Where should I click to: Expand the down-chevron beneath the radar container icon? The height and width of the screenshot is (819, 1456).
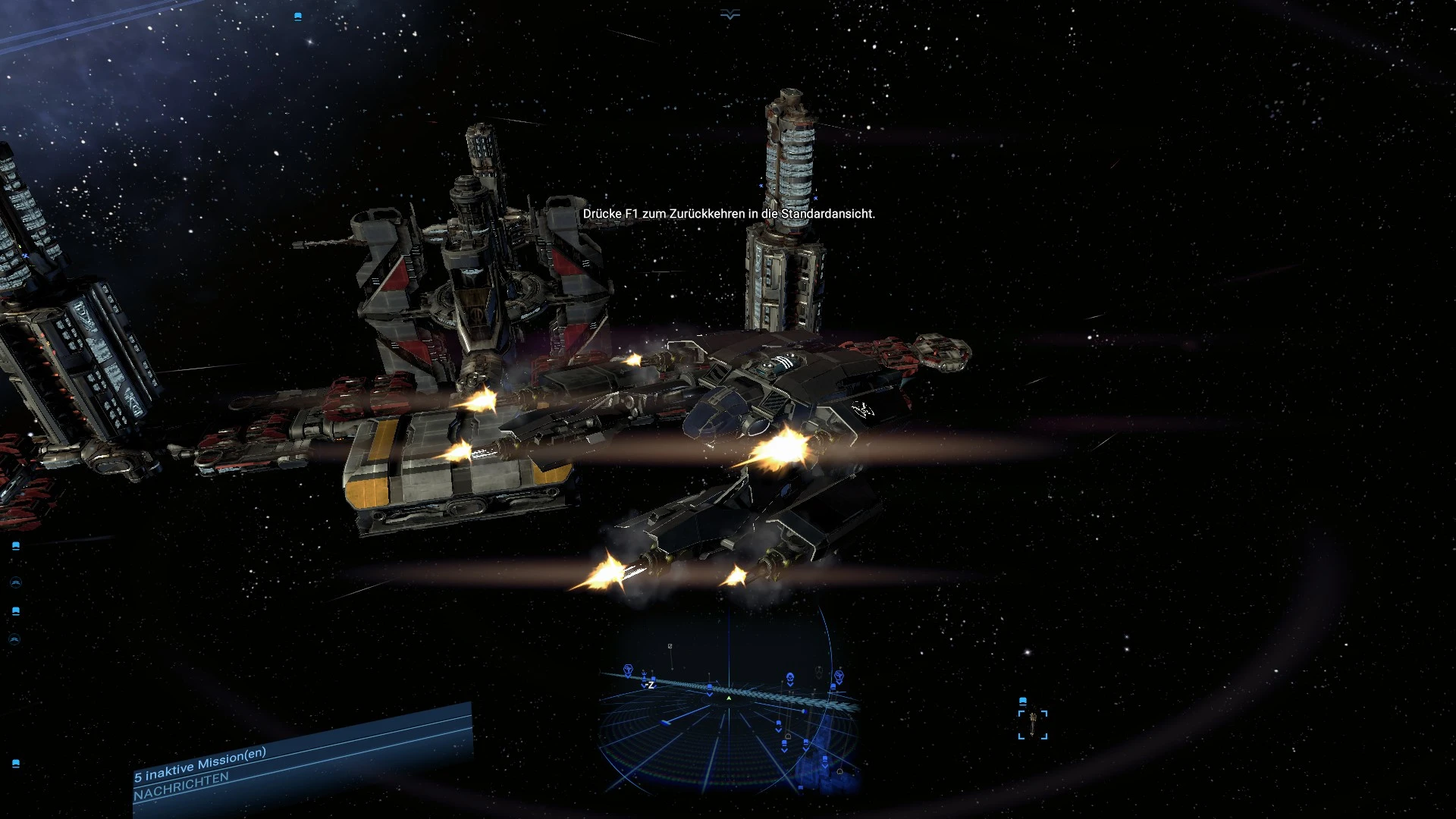coord(709,695)
